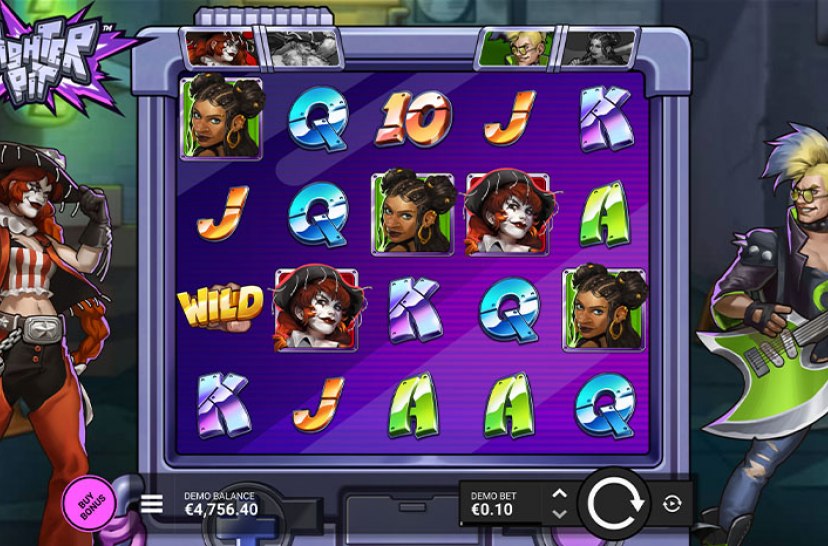Image resolution: width=828 pixels, height=546 pixels.
Task: Increase the demo bet with the up arrow
Action: point(560,494)
